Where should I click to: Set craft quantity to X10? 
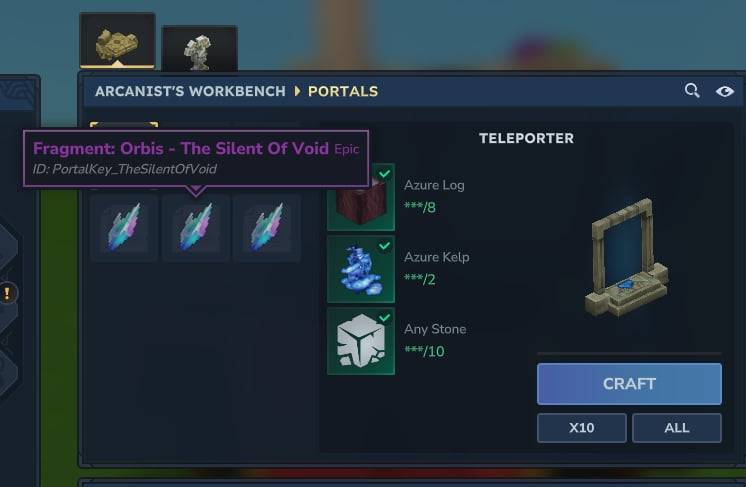click(581, 428)
